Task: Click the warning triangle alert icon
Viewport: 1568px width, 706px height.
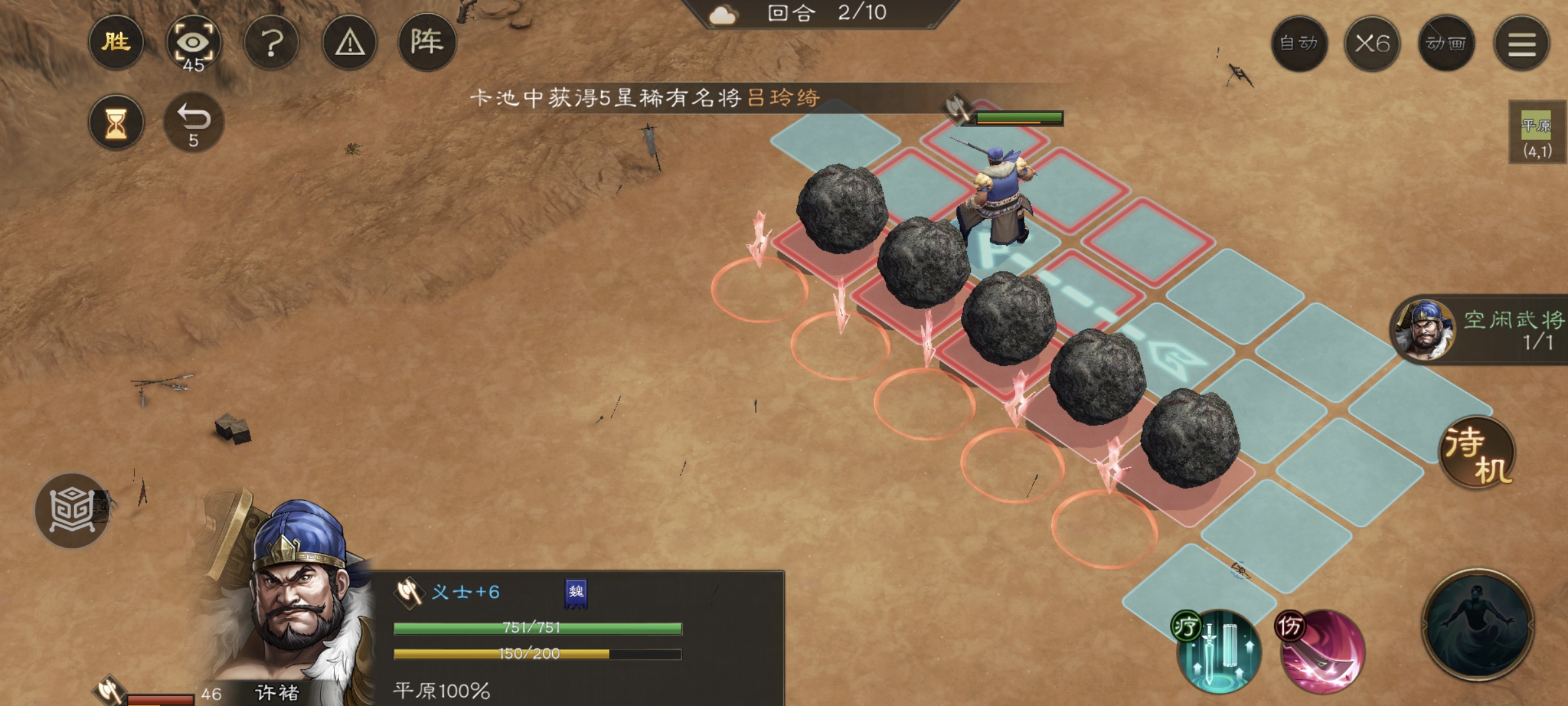Action: (351, 41)
